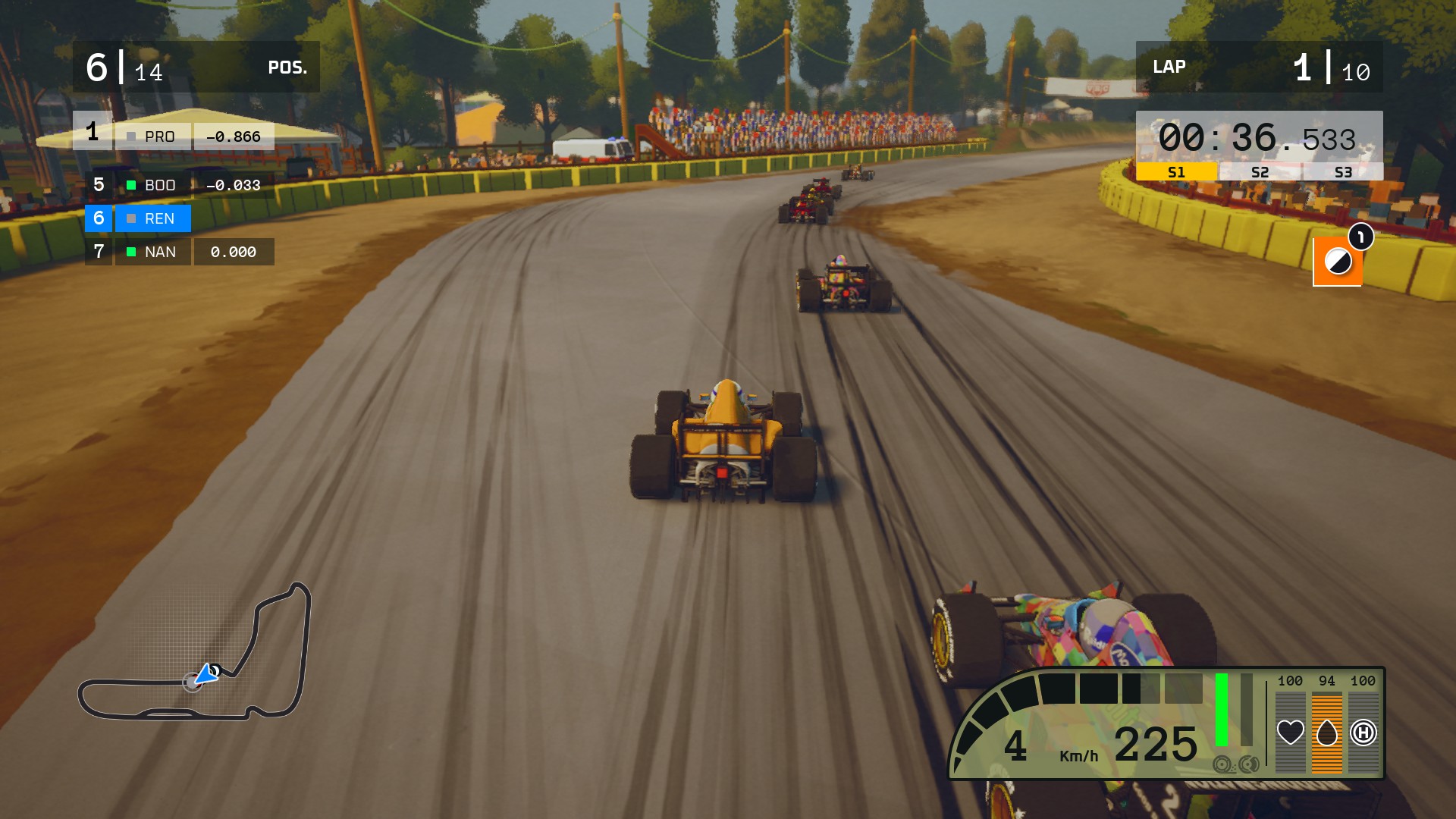Click the circled H tyre icon
This screenshot has height=819, width=1456.
(1363, 733)
